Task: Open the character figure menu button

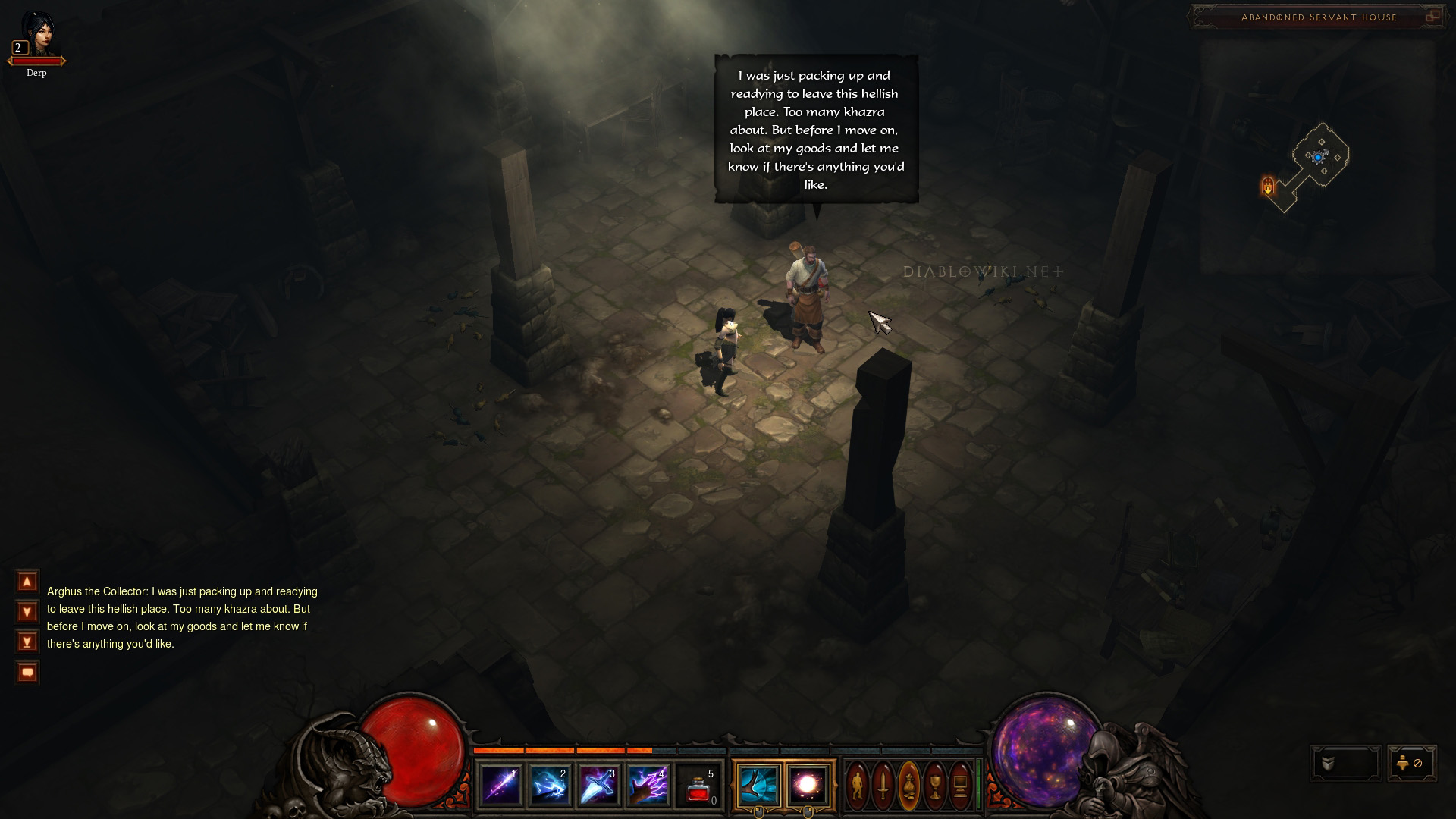Action: tap(858, 786)
